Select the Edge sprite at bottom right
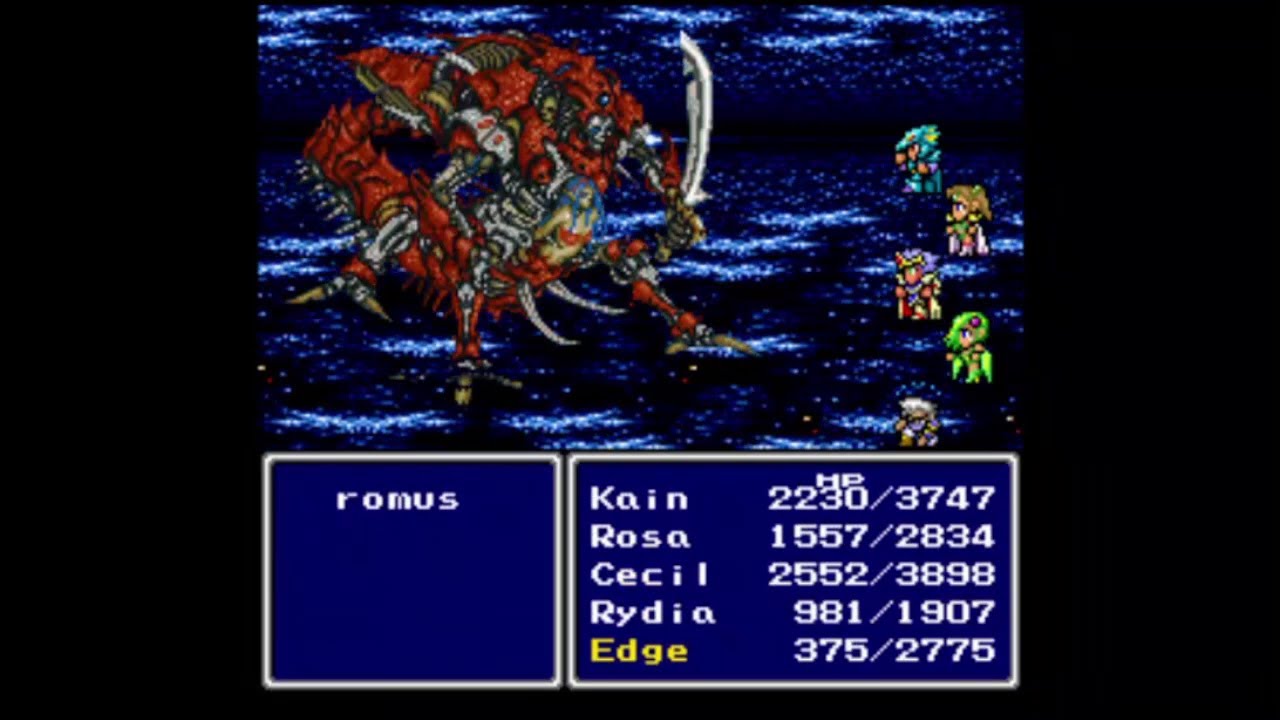1280x720 pixels. point(920,420)
